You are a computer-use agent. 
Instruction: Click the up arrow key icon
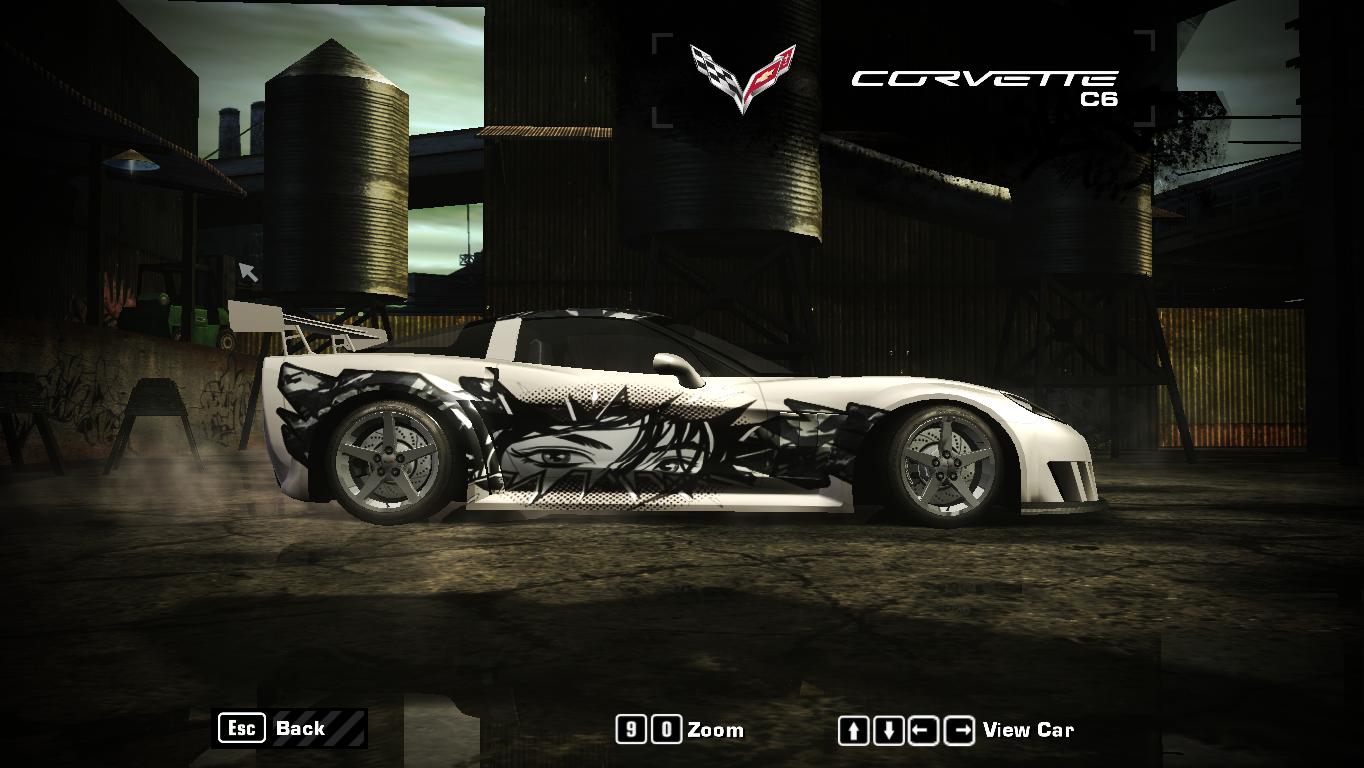tap(852, 731)
